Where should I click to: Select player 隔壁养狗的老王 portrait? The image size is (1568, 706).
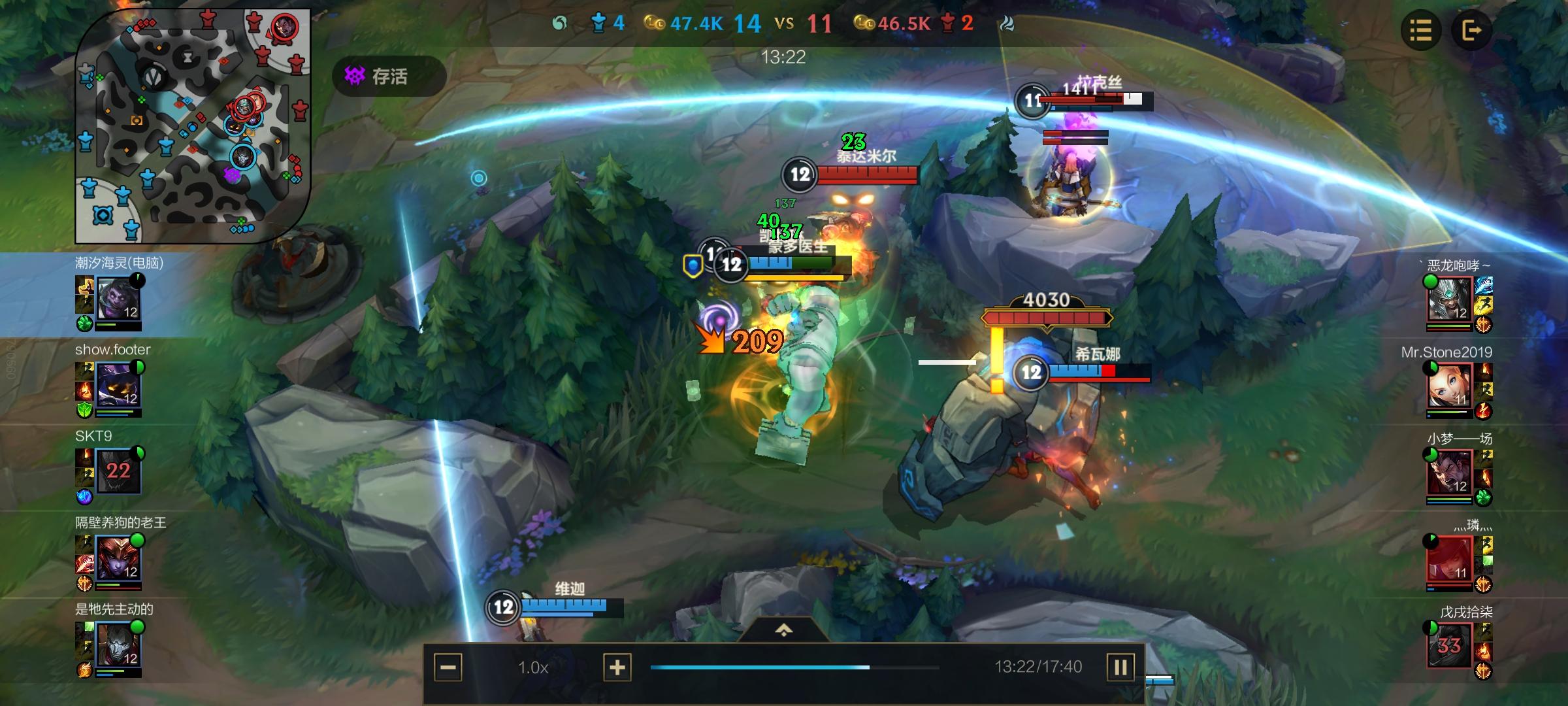click(x=118, y=558)
